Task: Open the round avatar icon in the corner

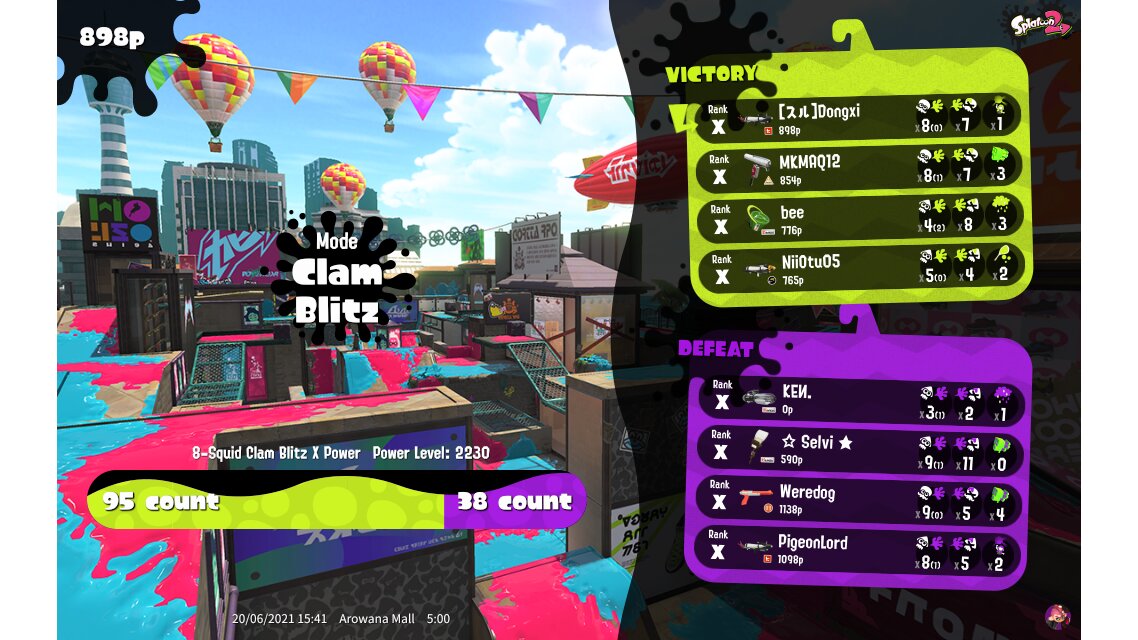Action: pos(1057,616)
